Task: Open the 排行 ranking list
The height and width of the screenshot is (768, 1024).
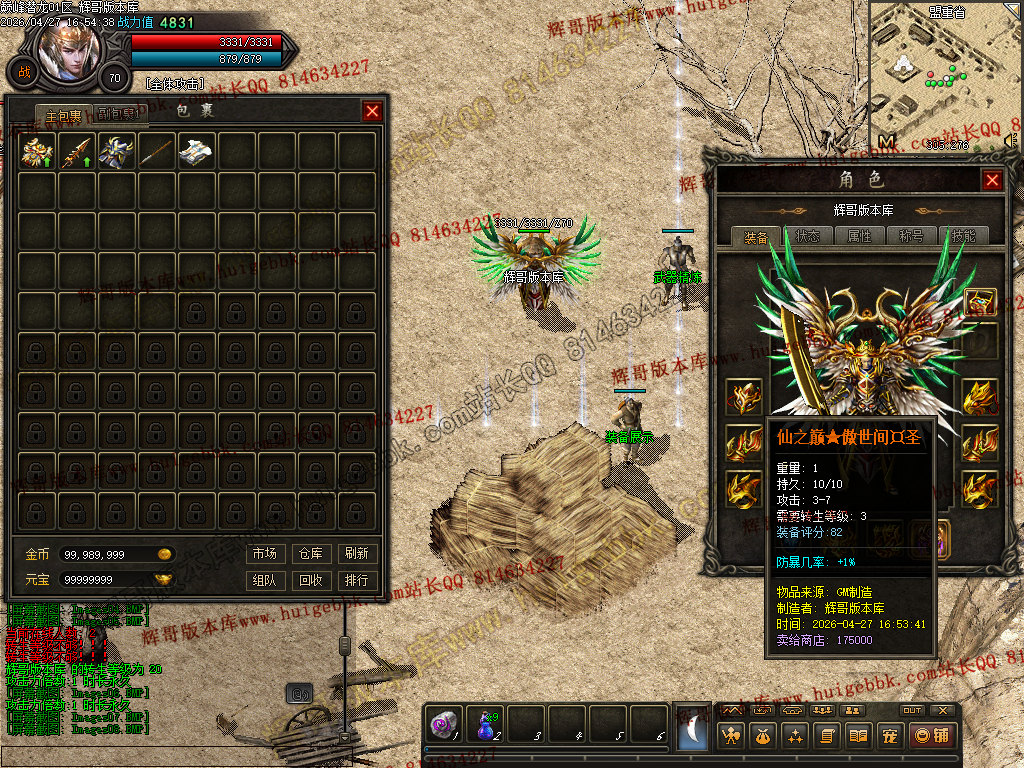Action: click(356, 580)
